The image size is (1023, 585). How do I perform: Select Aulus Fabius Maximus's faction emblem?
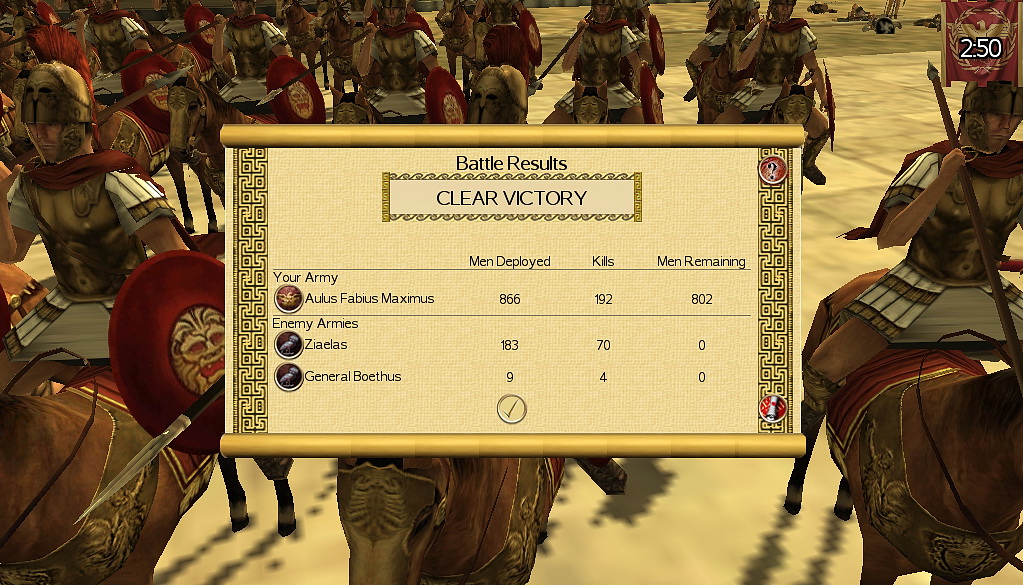pos(288,298)
